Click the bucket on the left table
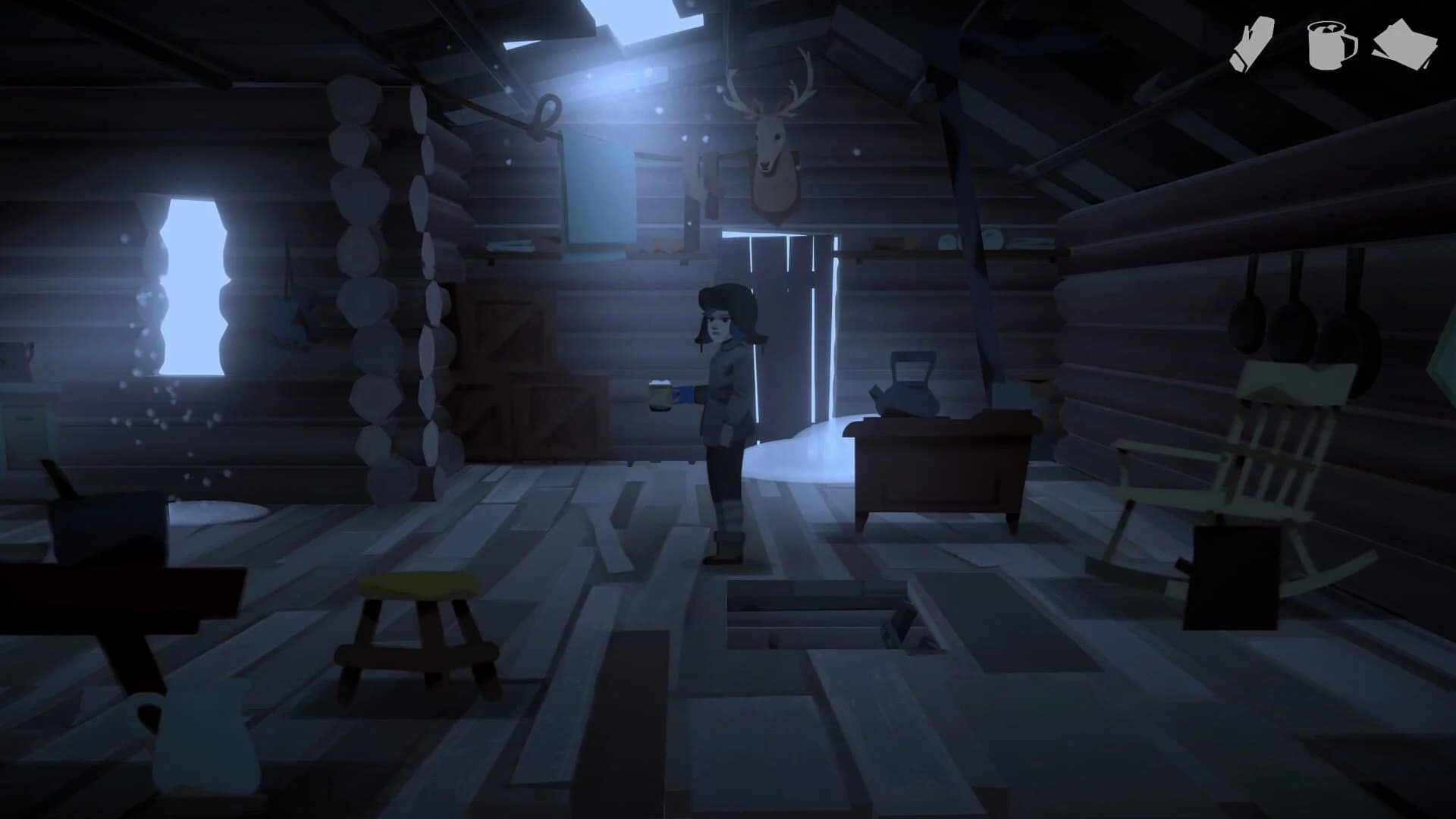Viewport: 1456px width, 819px height. (106, 523)
